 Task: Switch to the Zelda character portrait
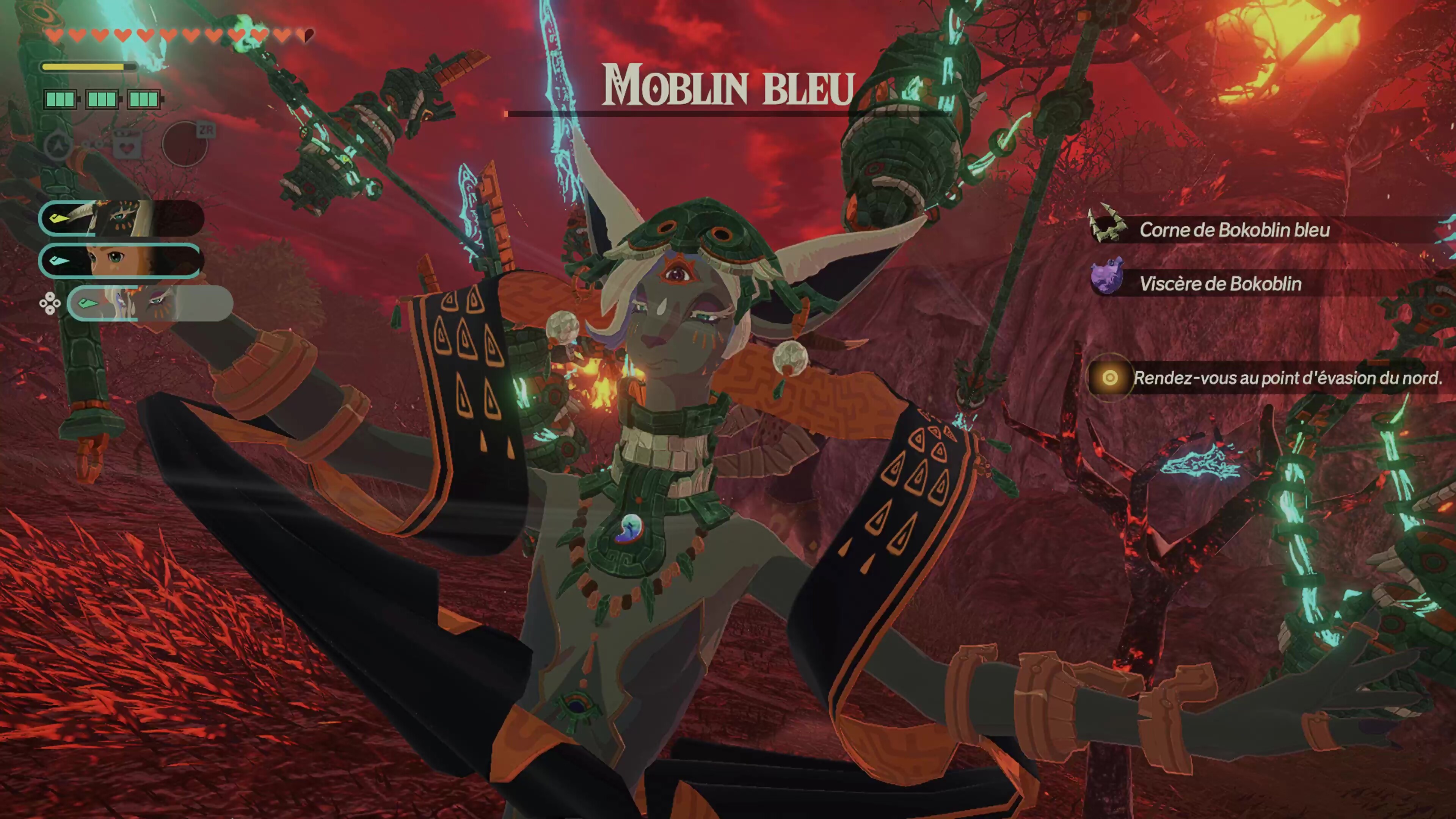coord(121,260)
